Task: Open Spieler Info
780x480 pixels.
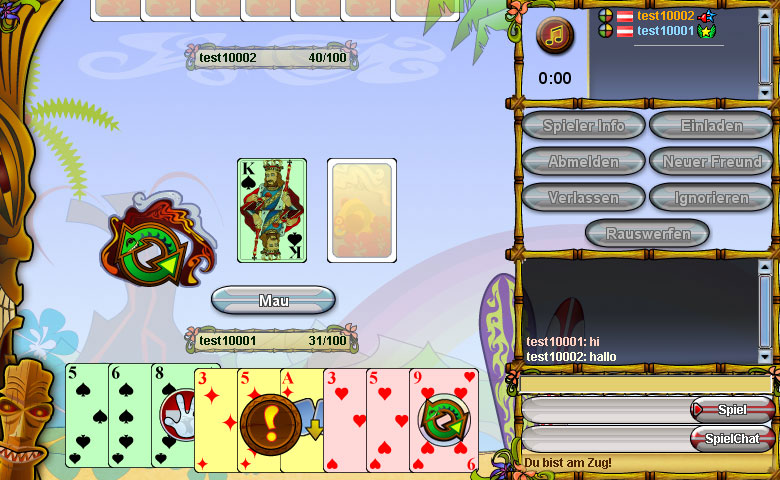Action: [583, 126]
